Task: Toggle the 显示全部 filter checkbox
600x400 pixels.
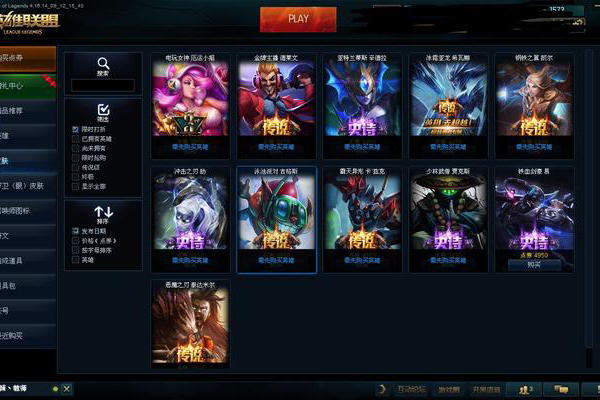Action: pyautogui.click(x=76, y=185)
